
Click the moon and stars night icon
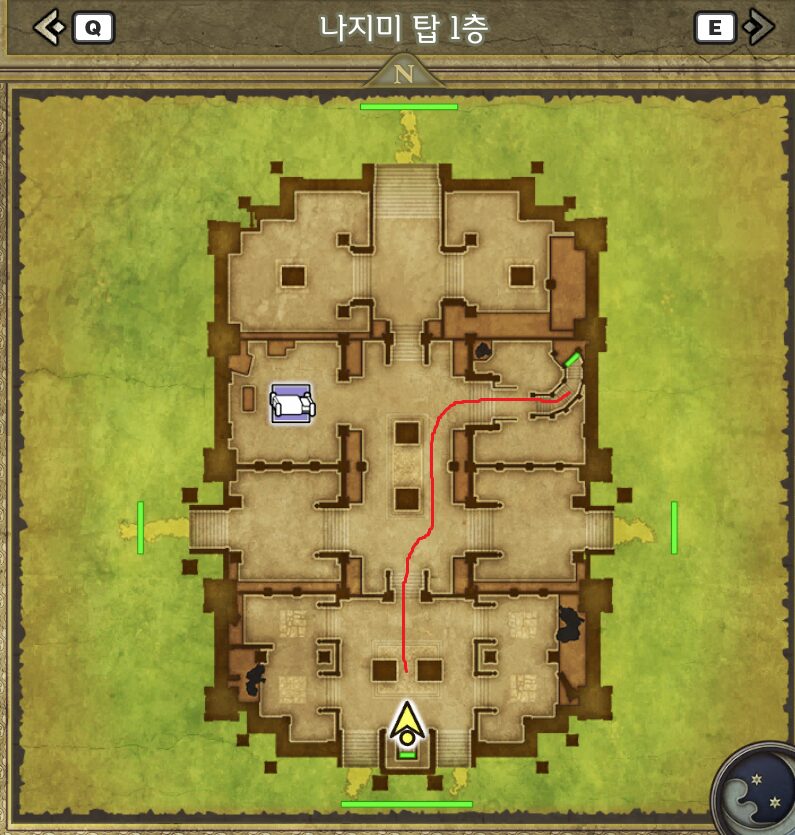(757, 790)
